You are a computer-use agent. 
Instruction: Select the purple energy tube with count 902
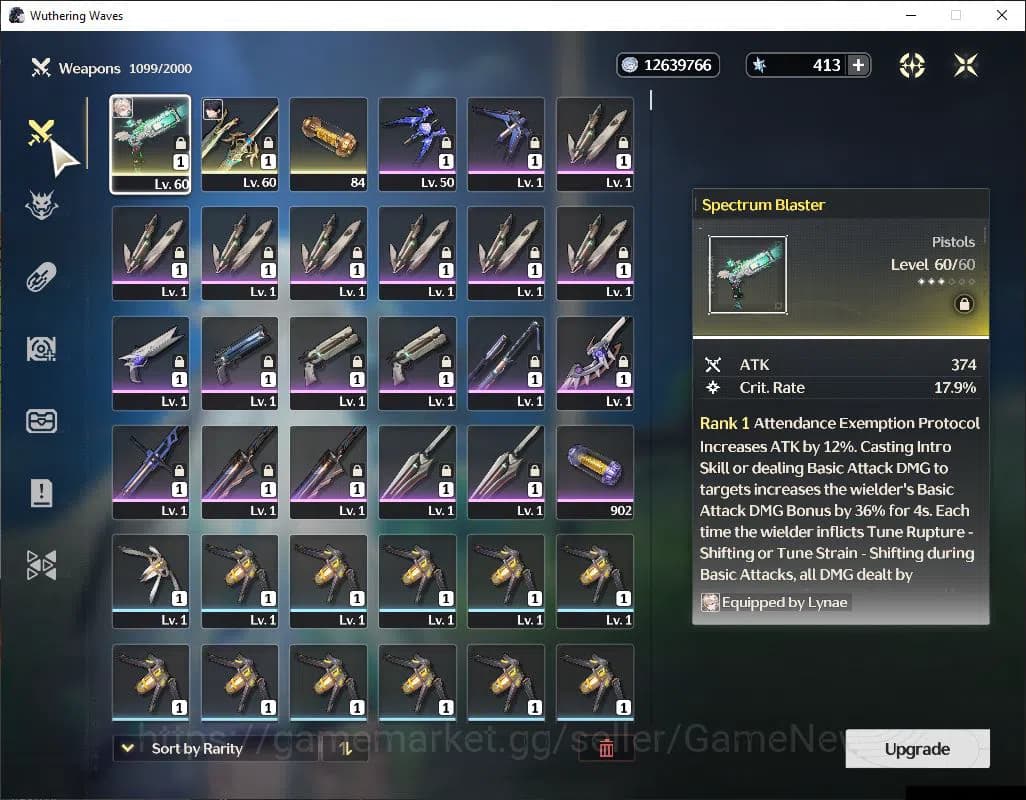click(x=595, y=472)
